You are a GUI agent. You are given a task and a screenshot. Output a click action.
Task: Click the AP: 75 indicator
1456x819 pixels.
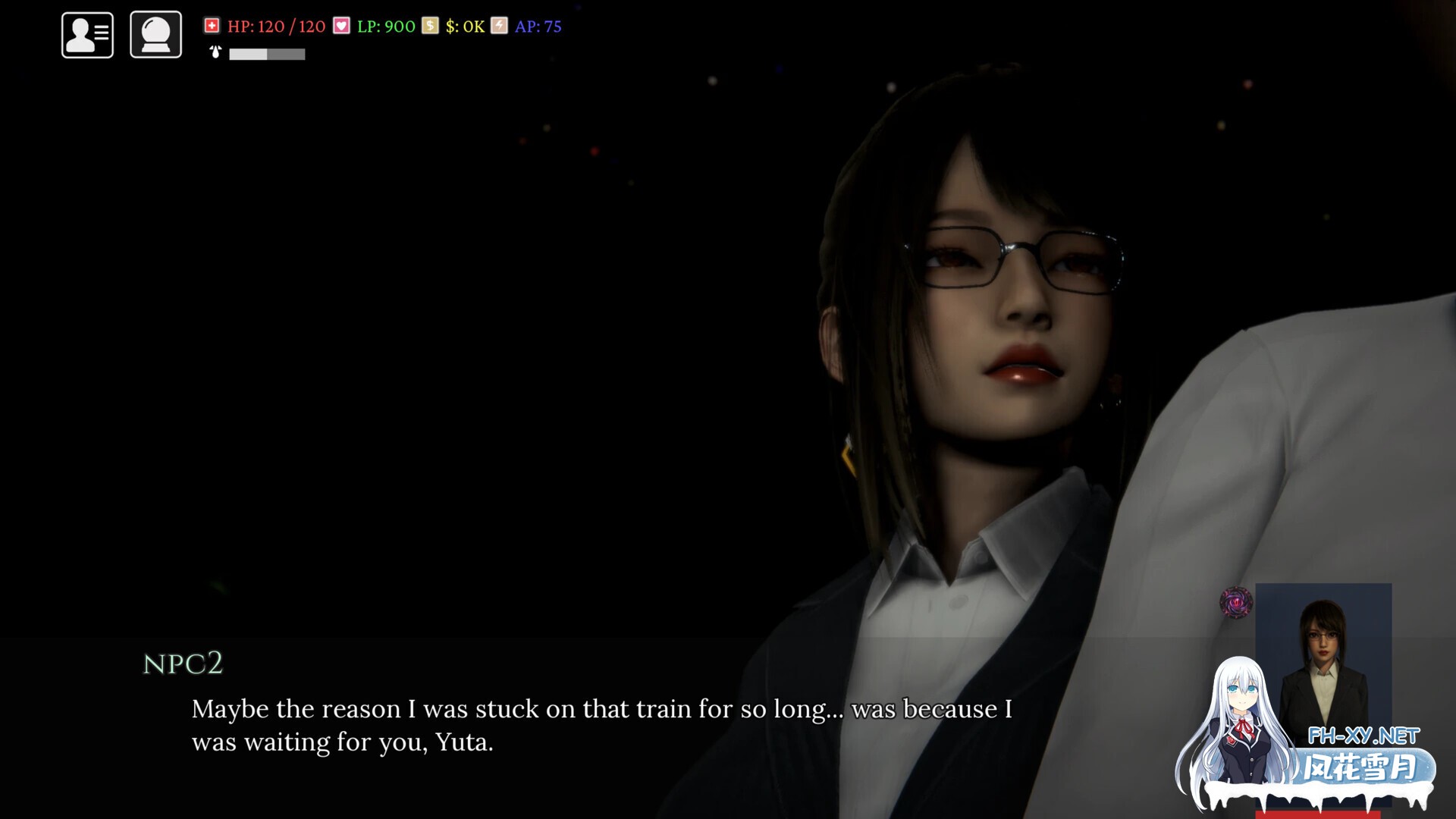pyautogui.click(x=538, y=26)
